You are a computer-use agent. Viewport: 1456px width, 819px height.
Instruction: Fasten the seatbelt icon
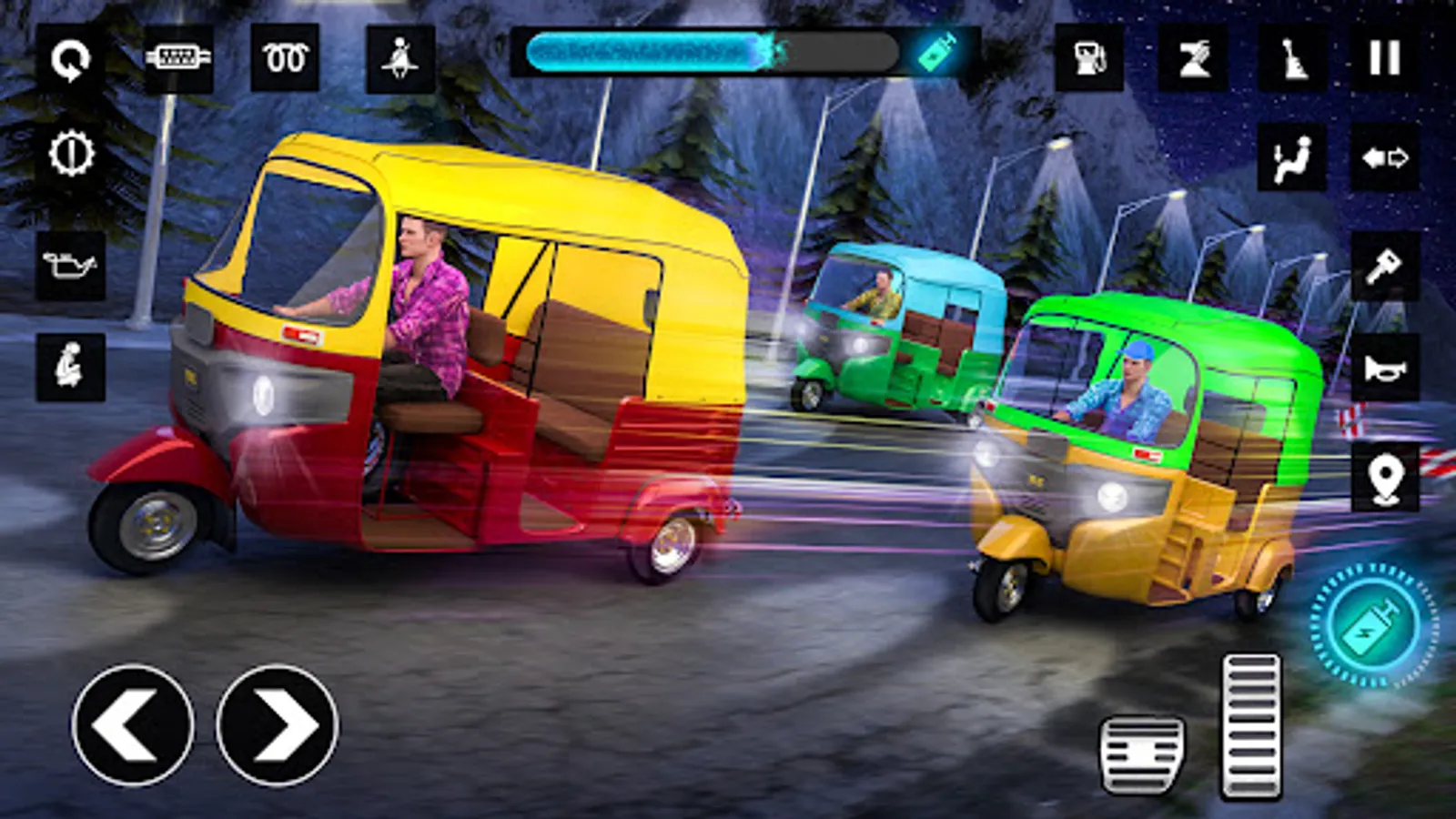click(399, 59)
